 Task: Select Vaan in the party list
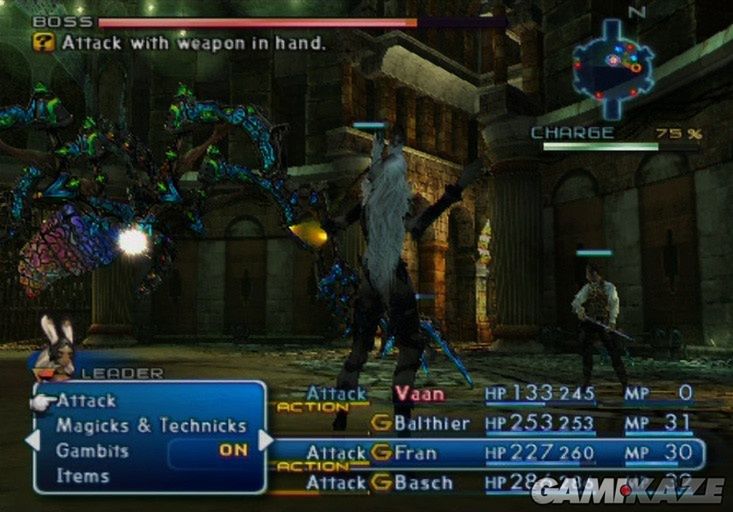[x=419, y=394]
